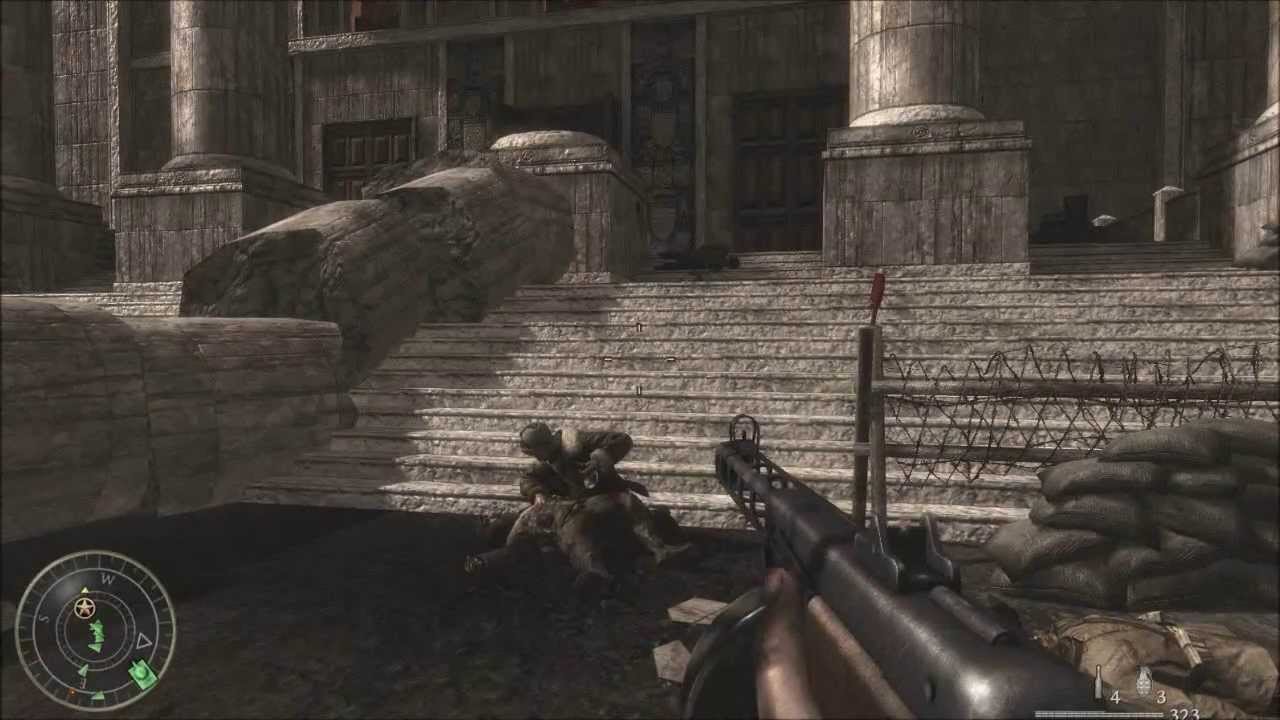The width and height of the screenshot is (1280, 720).
Task: Click the reserve ammo count 323
Action: (x=1185, y=713)
